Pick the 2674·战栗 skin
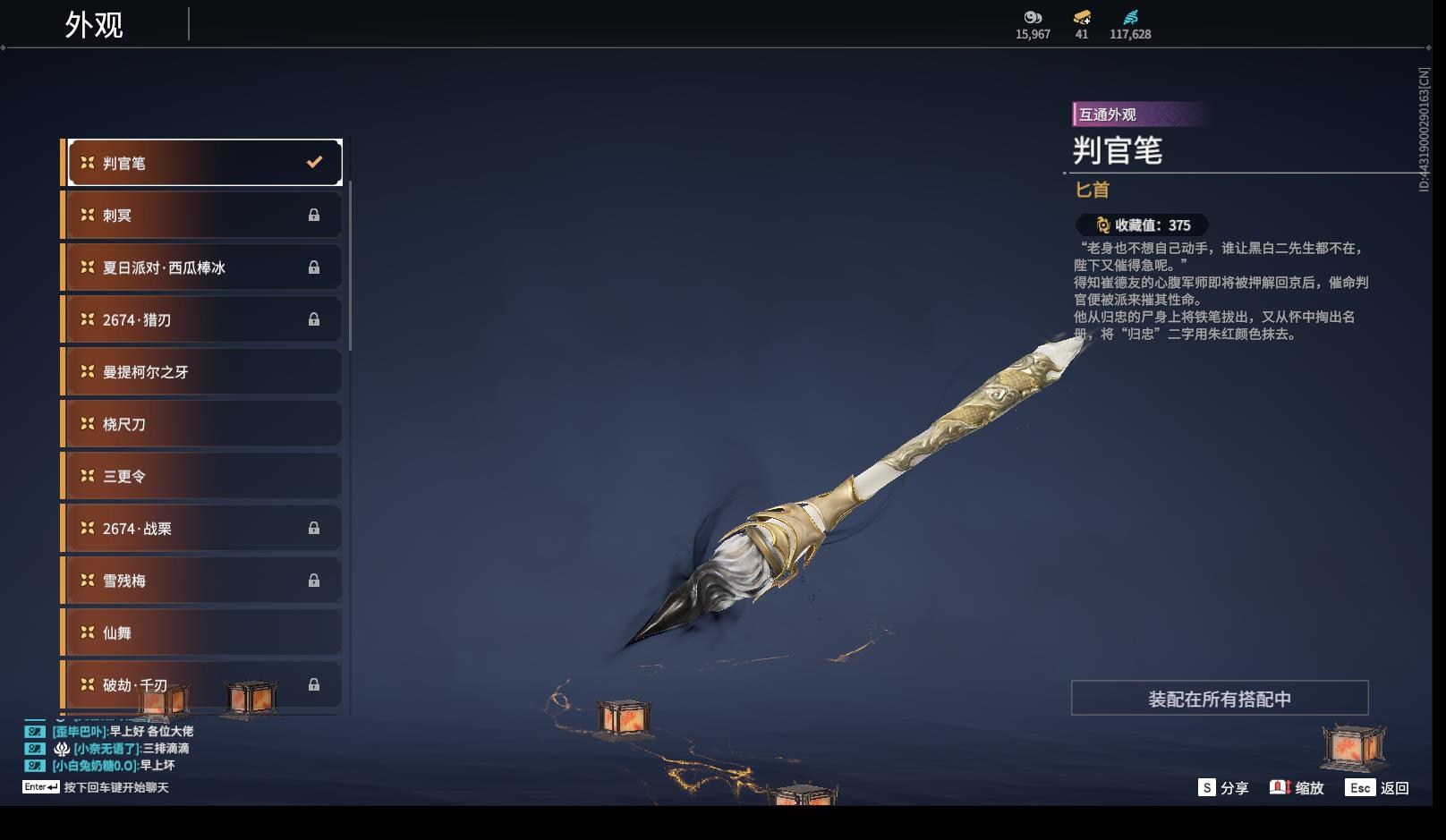Viewport: 1446px width, 840px height. point(205,529)
